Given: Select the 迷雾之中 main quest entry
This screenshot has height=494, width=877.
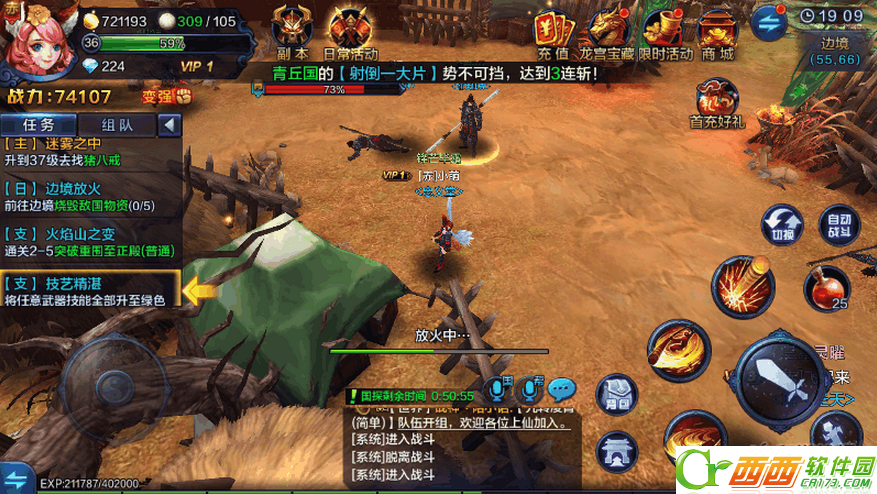Looking at the screenshot, I should point(90,152).
